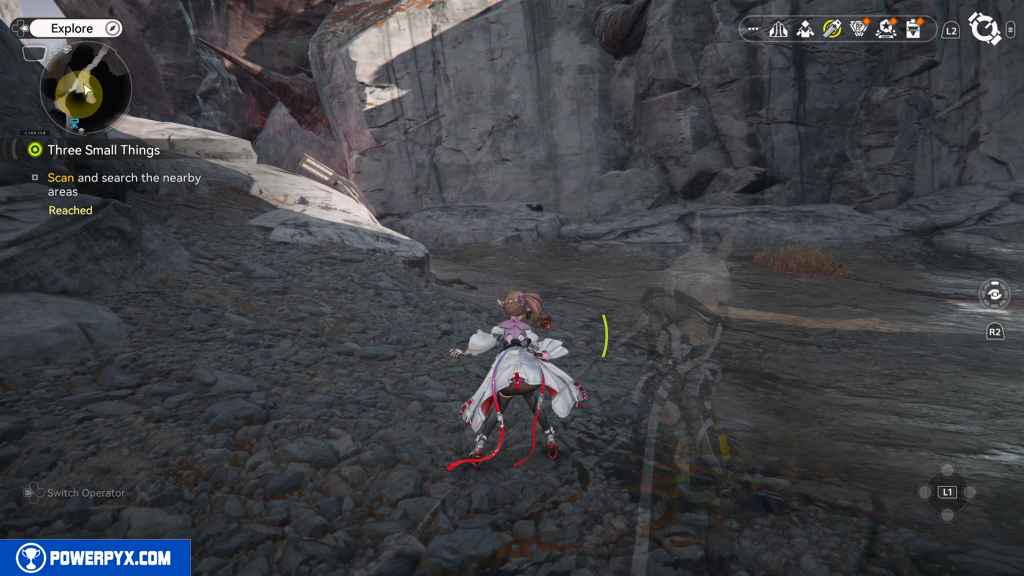
Task: Open the Three Small Things quest tracker
Action: 102,150
